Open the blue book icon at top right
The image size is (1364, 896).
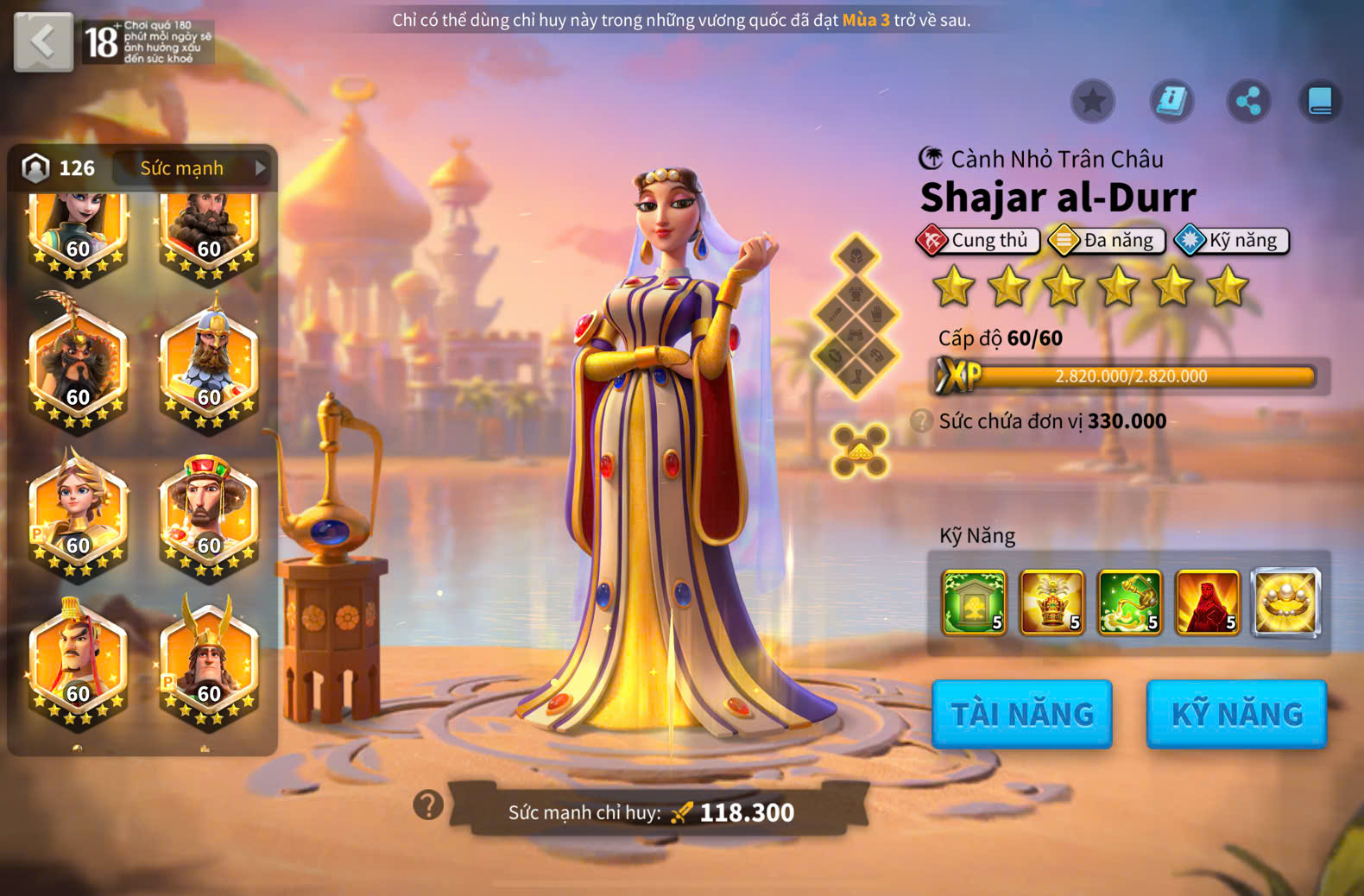pyautogui.click(x=1320, y=101)
